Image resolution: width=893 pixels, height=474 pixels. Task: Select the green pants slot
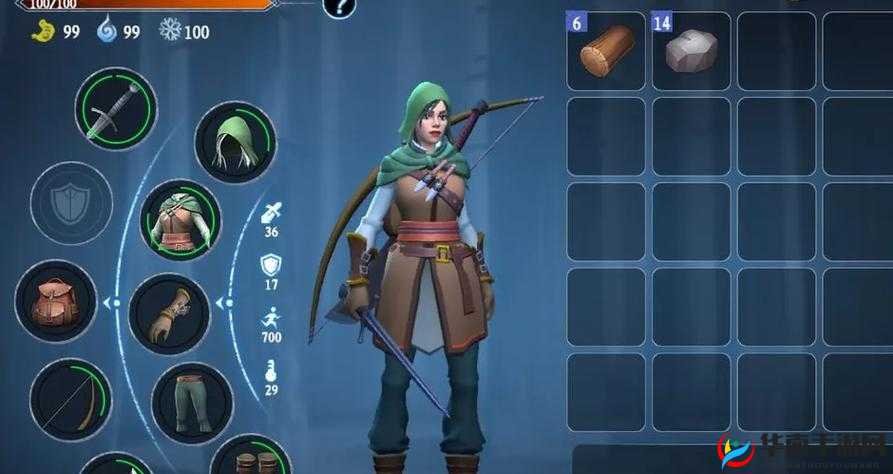(192, 403)
